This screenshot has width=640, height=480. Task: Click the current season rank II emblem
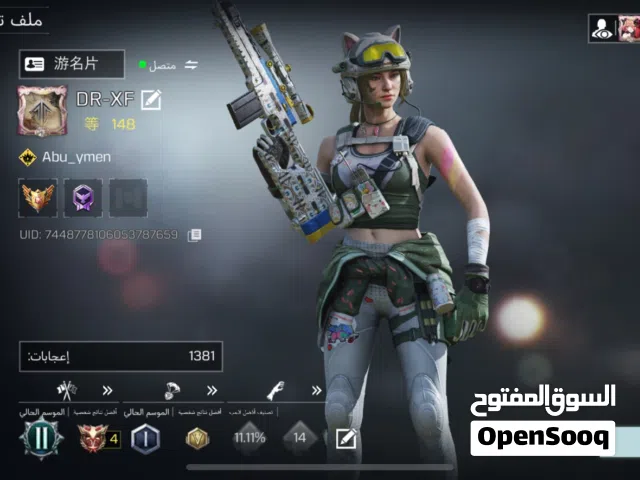point(42,438)
